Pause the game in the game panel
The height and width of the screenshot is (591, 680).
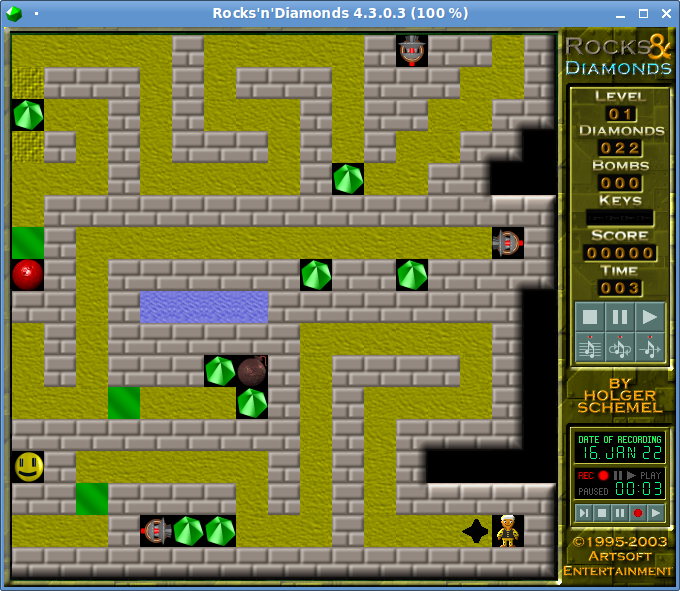[x=620, y=317]
